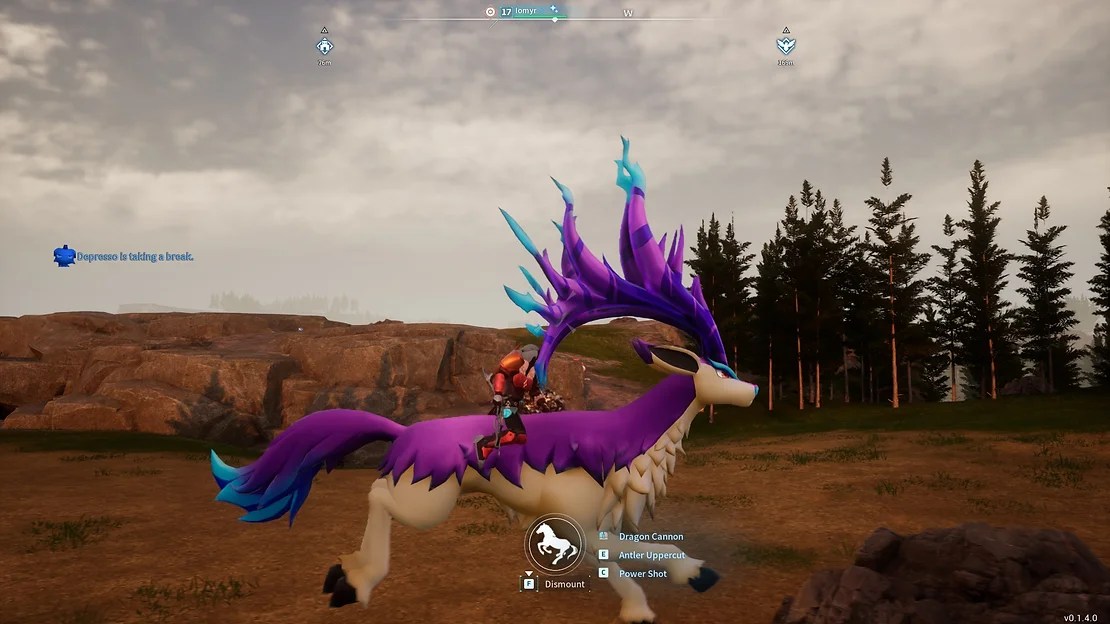Choose the Power Shot skill
The image size is (1110, 624).
[643, 573]
